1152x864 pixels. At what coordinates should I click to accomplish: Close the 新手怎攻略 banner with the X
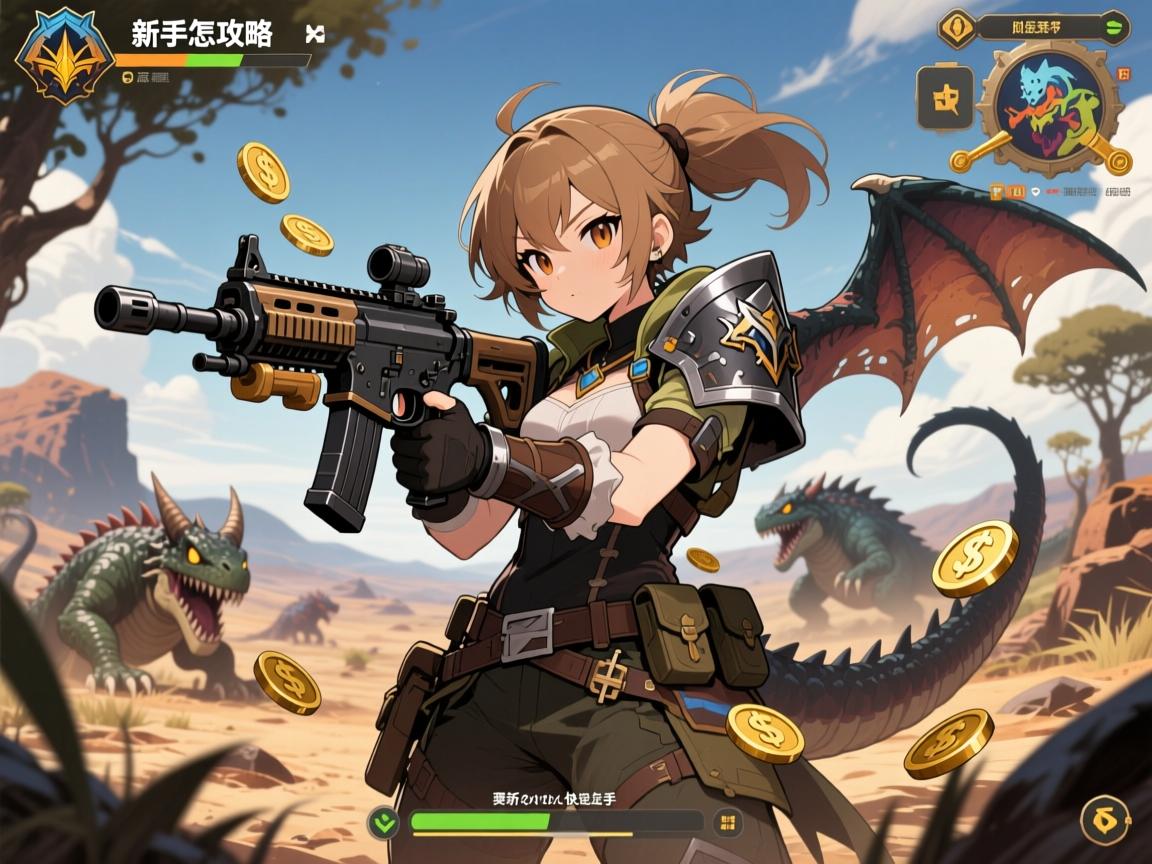coord(315,34)
